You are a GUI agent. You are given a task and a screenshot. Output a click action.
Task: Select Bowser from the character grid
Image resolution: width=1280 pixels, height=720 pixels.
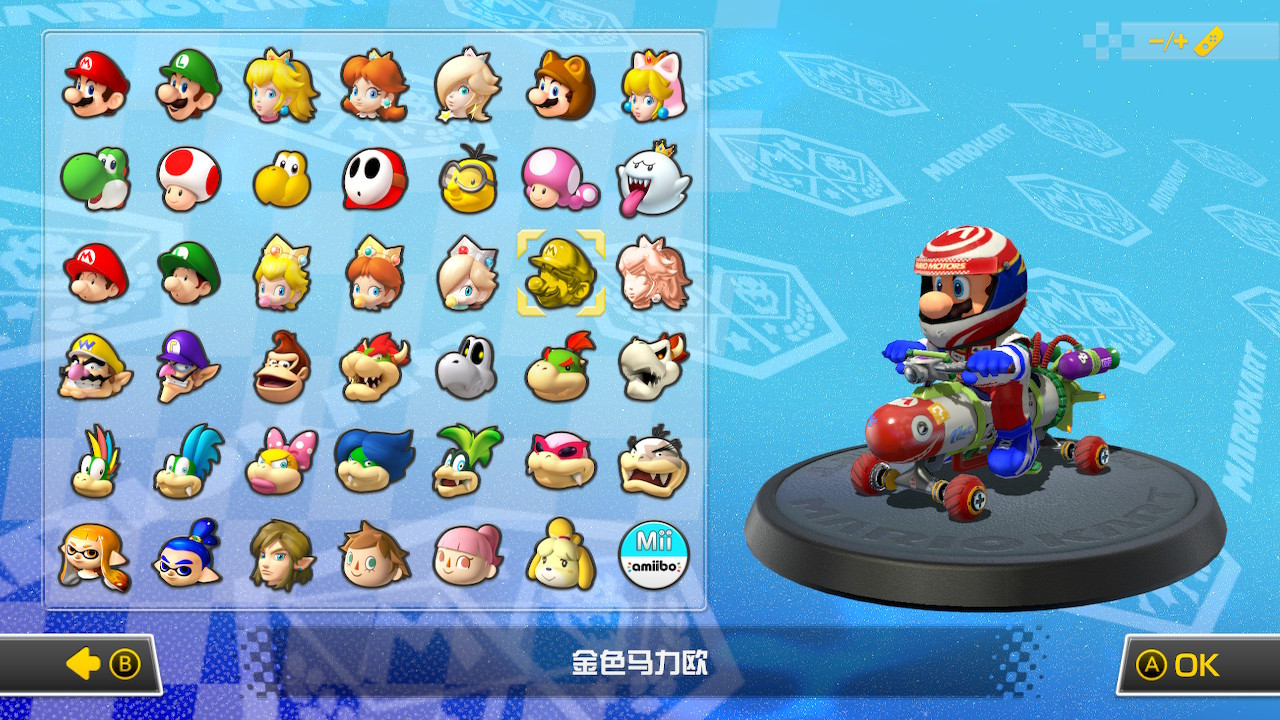(374, 369)
